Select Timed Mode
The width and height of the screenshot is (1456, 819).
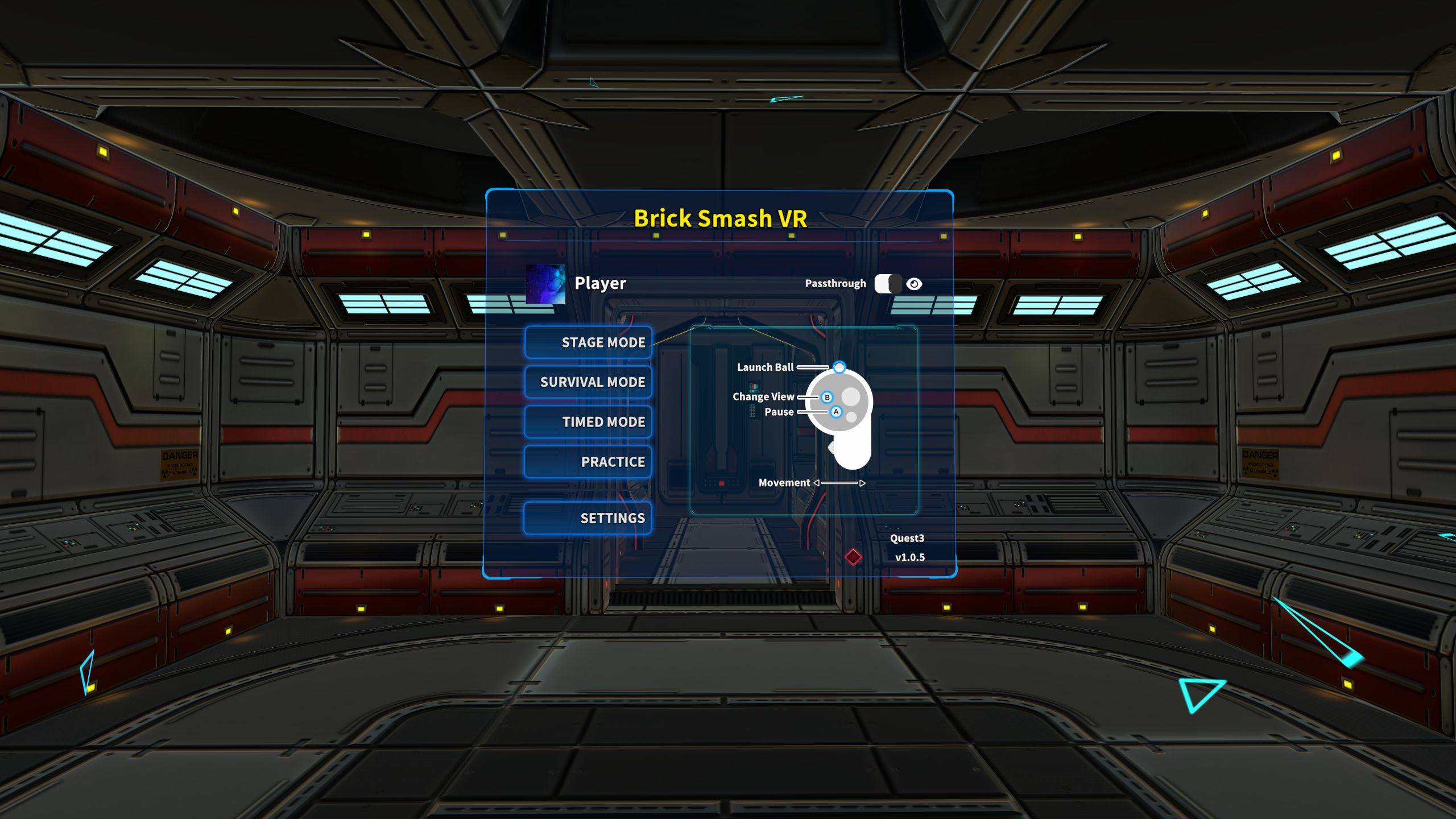coord(588,422)
